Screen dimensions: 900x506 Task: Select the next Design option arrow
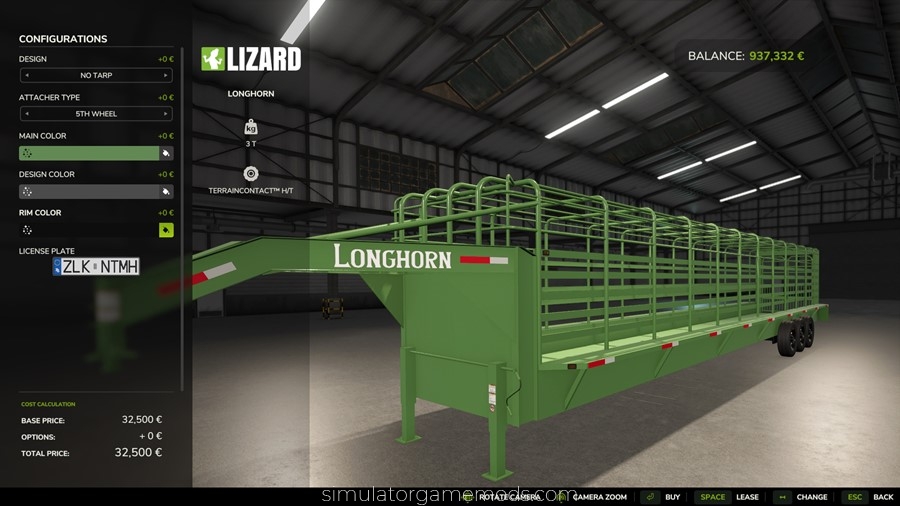pos(166,75)
